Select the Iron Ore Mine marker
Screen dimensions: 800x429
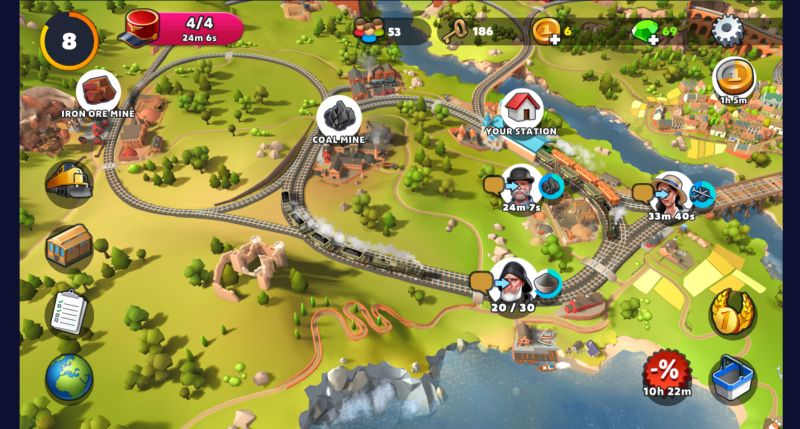[x=98, y=92]
